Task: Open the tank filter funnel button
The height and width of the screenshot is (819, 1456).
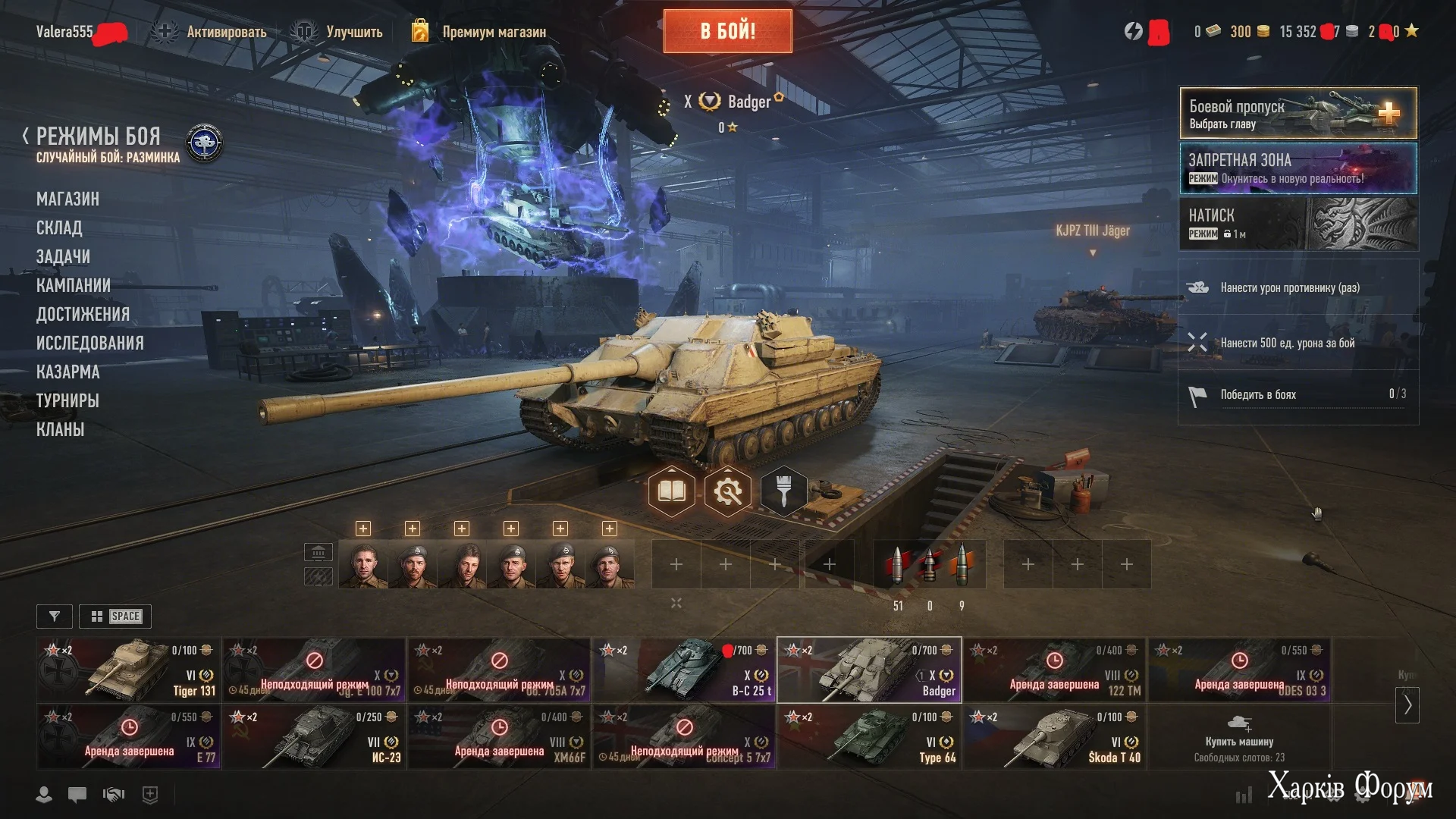Action: pyautogui.click(x=55, y=617)
